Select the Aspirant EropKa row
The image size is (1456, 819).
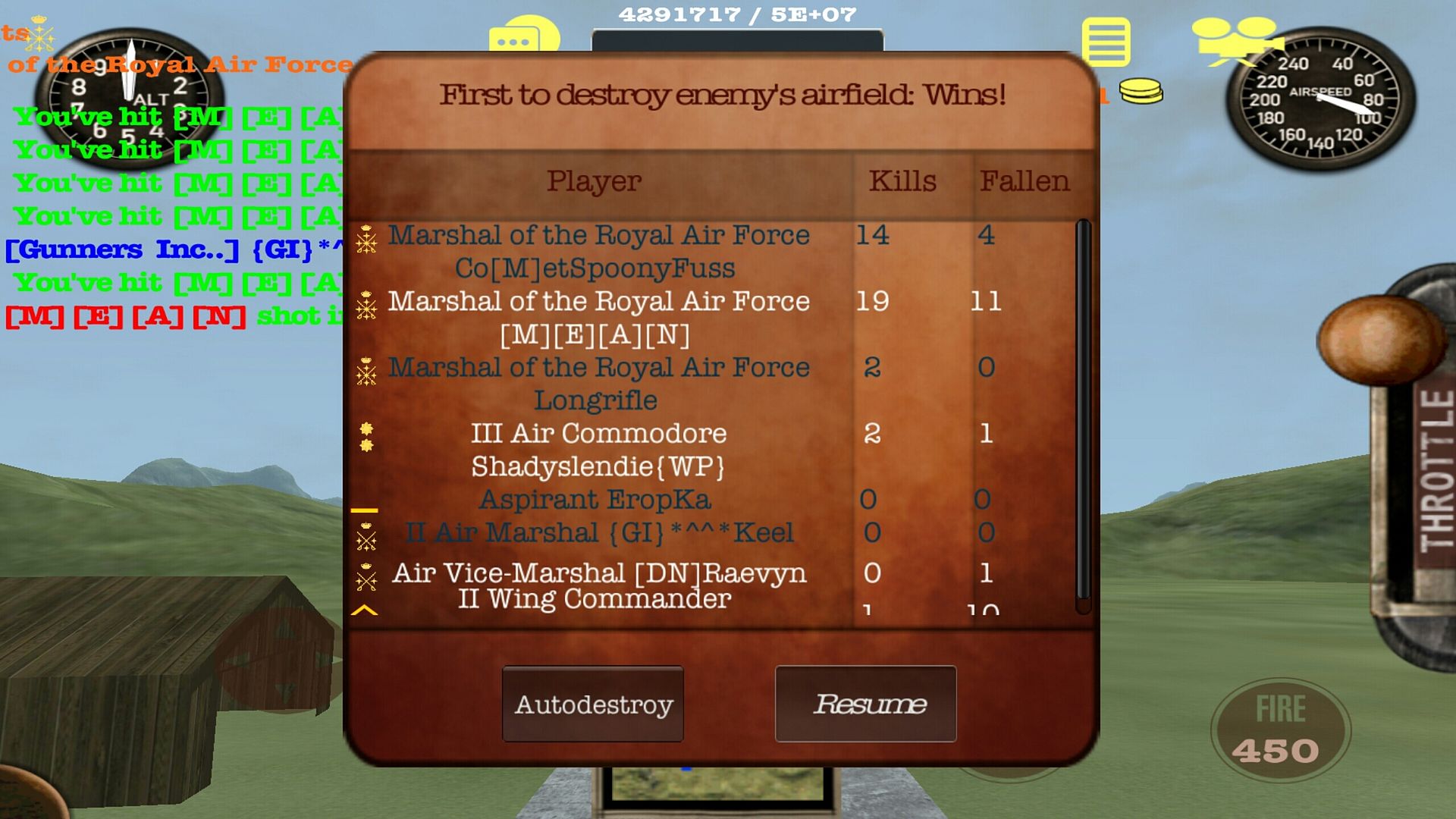click(596, 500)
